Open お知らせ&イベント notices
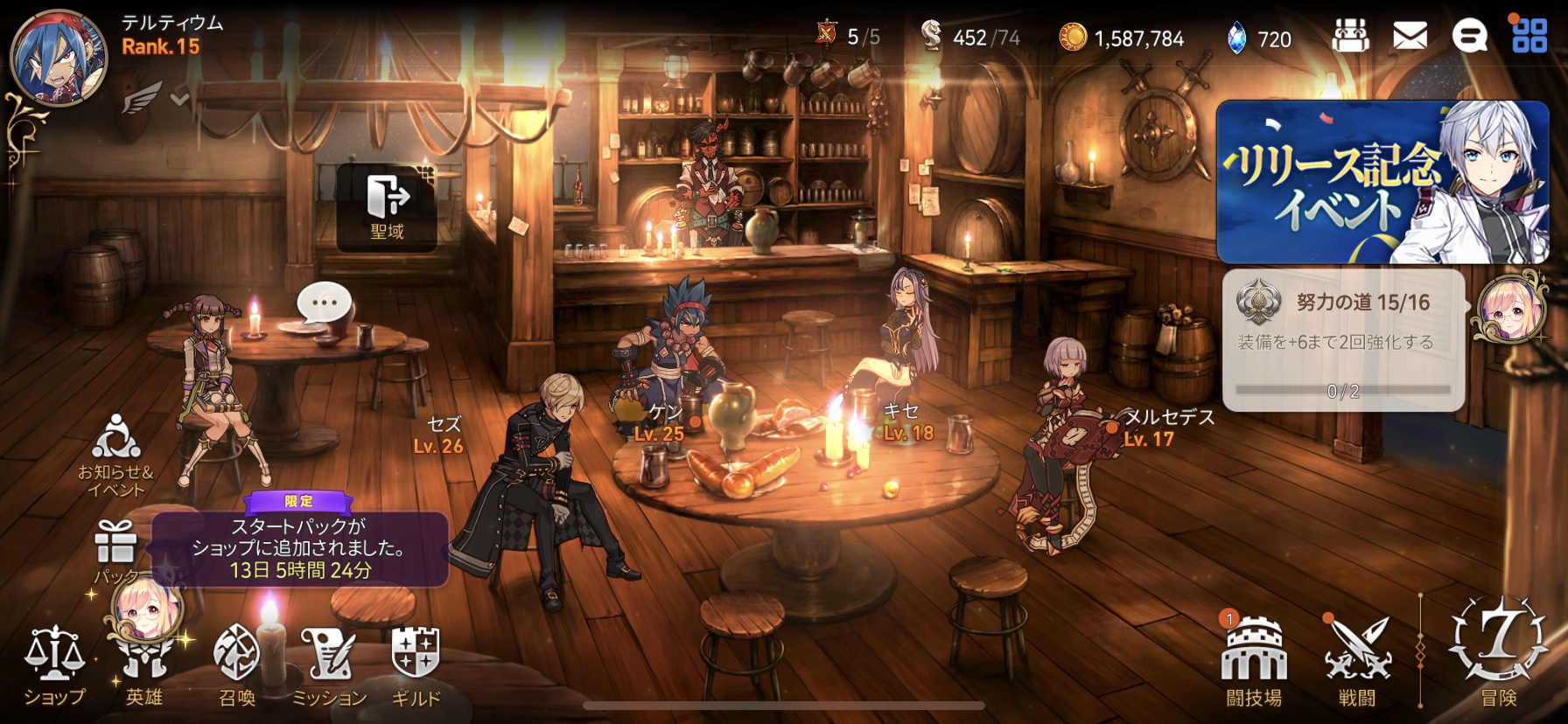Viewport: 1568px width, 724px height. (x=115, y=456)
